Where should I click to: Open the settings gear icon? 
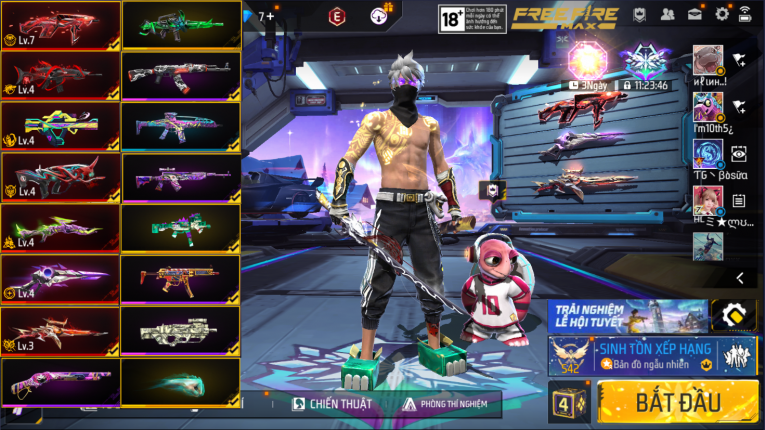pos(722,14)
